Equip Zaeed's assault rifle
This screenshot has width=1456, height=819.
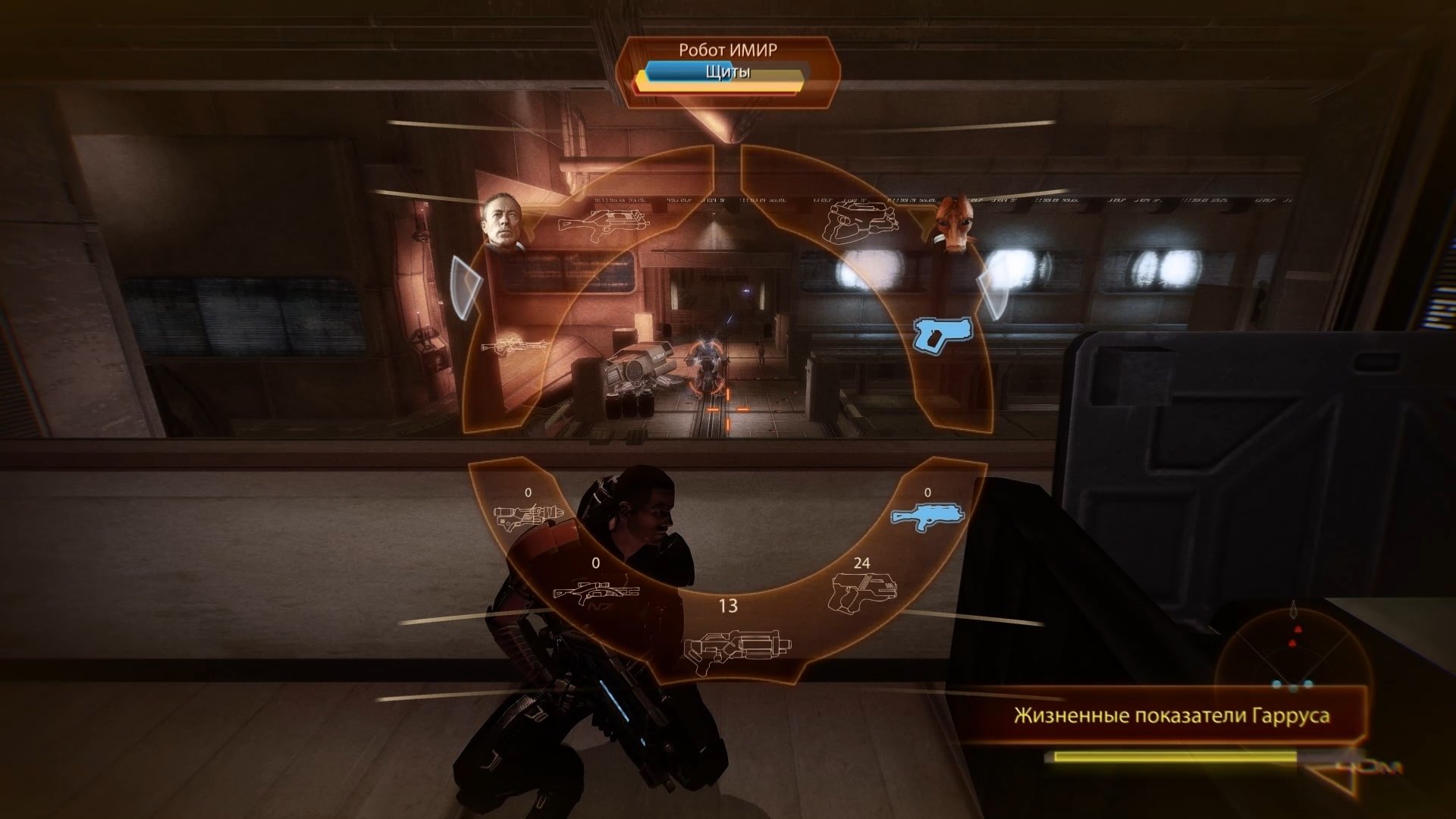click(x=604, y=221)
